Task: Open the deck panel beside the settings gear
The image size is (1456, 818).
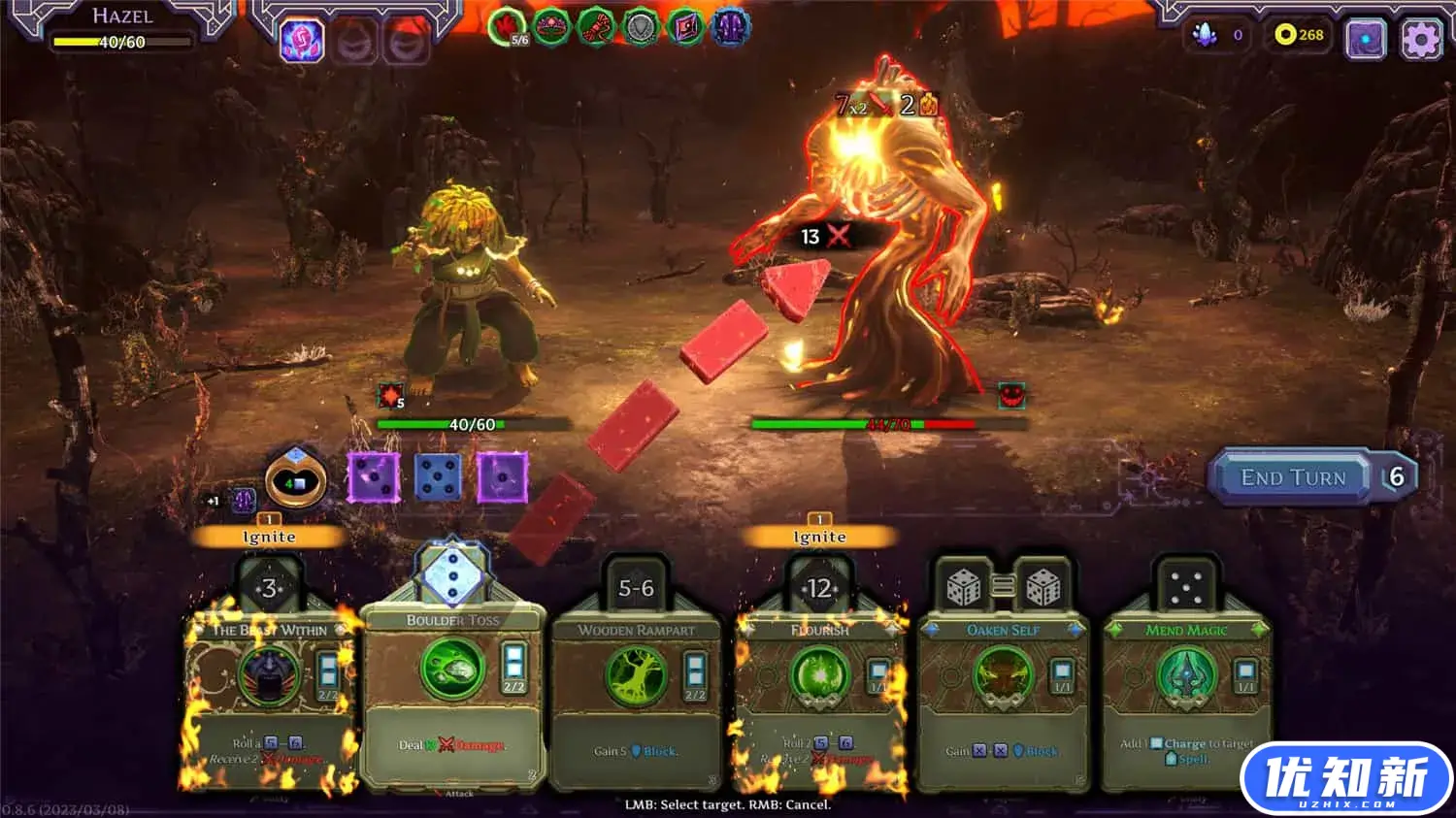Action: click(1368, 36)
